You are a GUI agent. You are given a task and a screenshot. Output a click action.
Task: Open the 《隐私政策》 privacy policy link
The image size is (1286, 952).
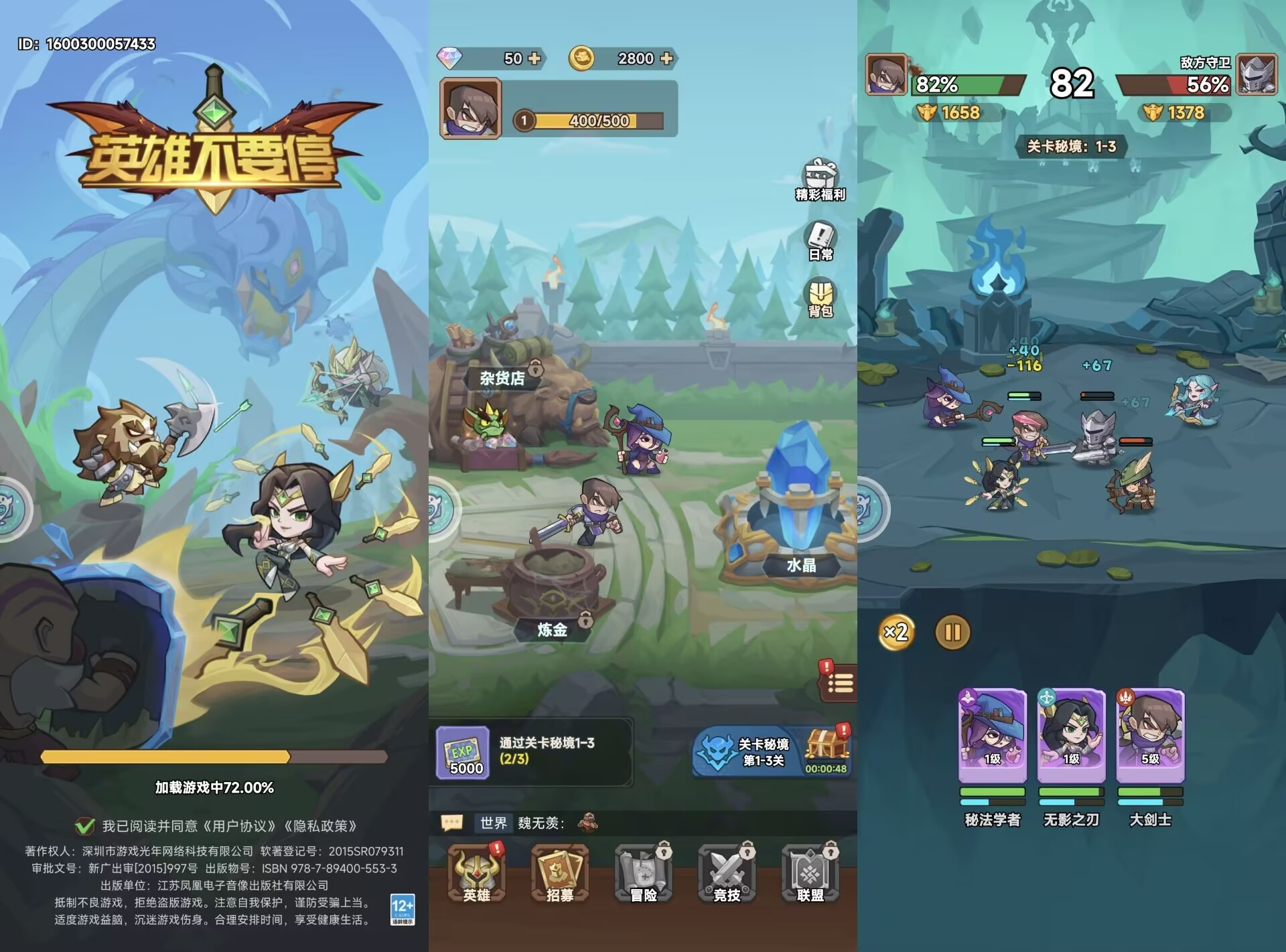tap(320, 826)
